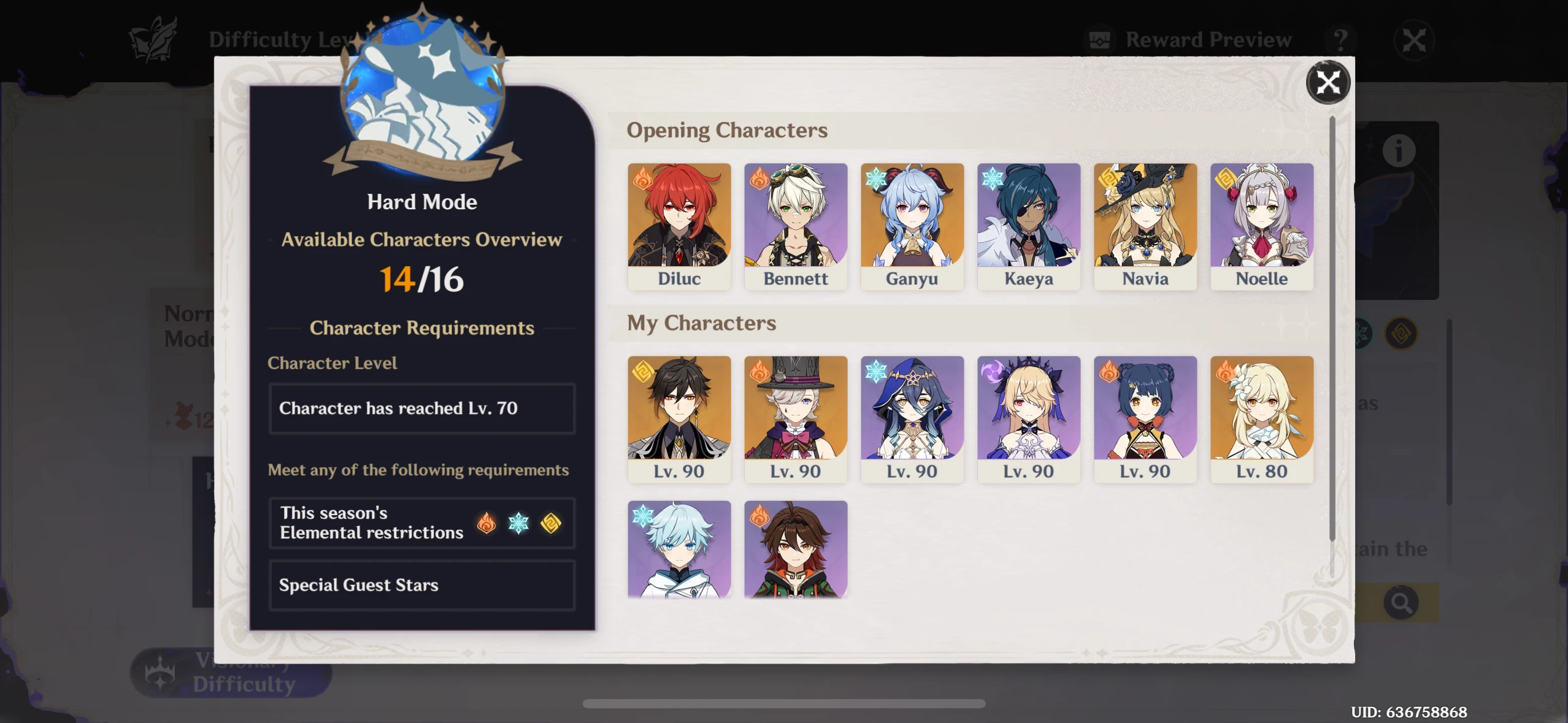Open the Special Guest Stars requirement entry
This screenshot has height=723, width=1568.
click(421, 584)
